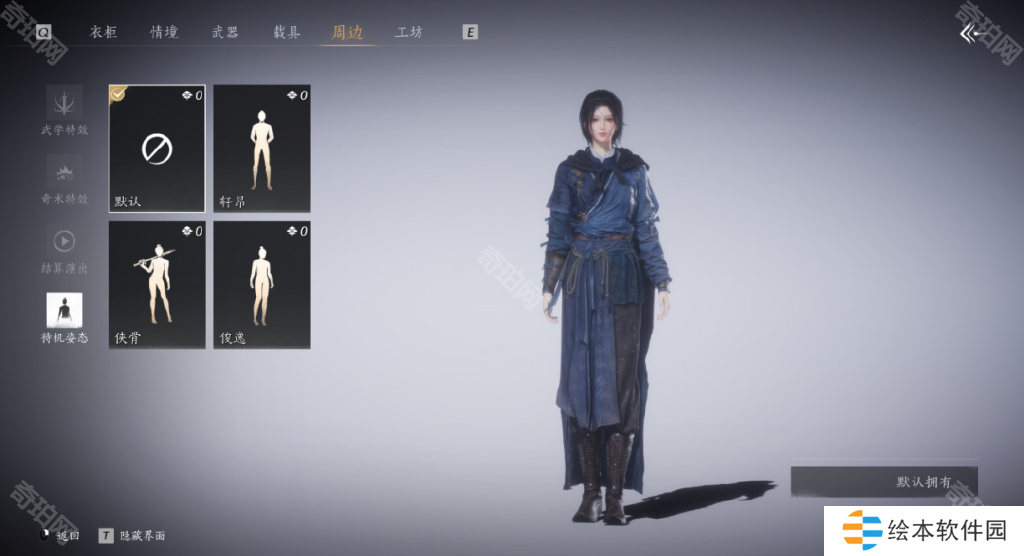Click the back arrow in the top-right corner
This screenshot has height=556, width=1024.
[972, 34]
